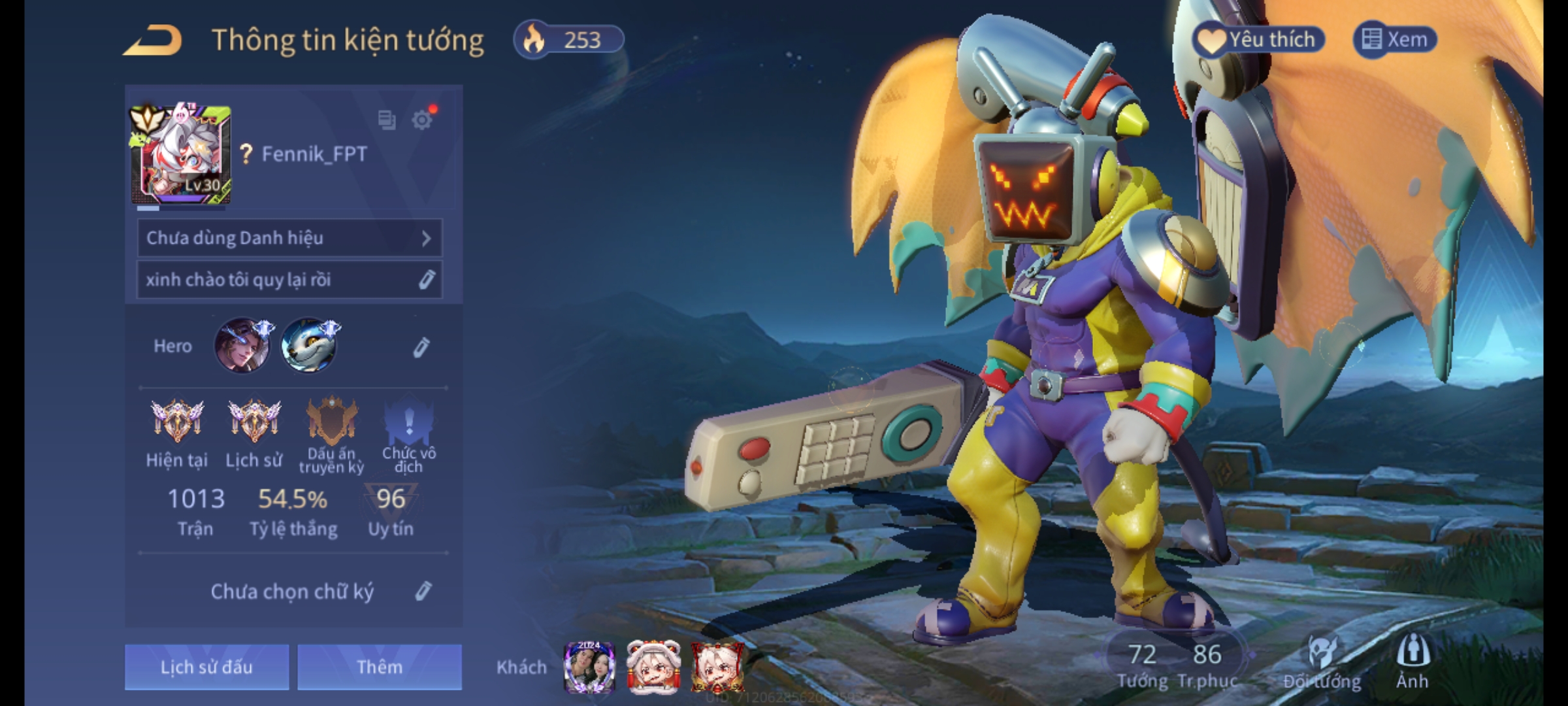Open Lịch sử đấu match history
The width and height of the screenshot is (1568, 706).
(206, 667)
